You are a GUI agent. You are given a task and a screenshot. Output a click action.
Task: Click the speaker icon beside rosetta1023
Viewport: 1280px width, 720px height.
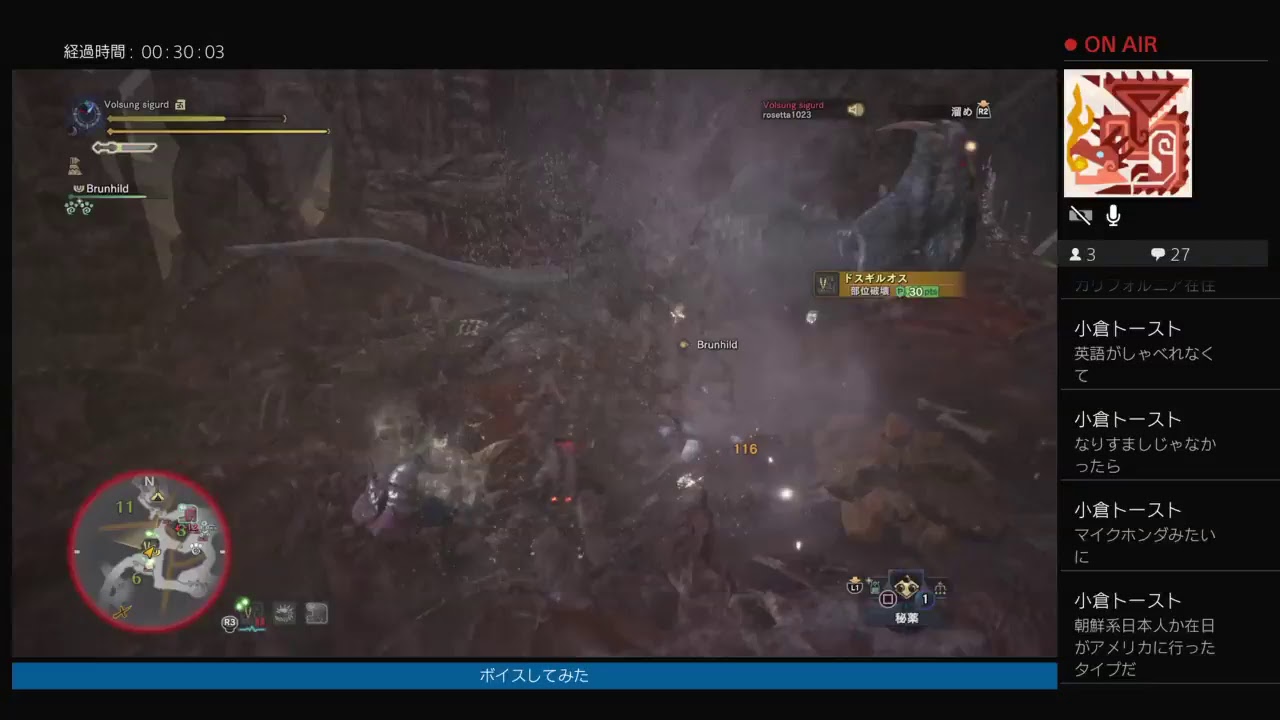tap(856, 110)
